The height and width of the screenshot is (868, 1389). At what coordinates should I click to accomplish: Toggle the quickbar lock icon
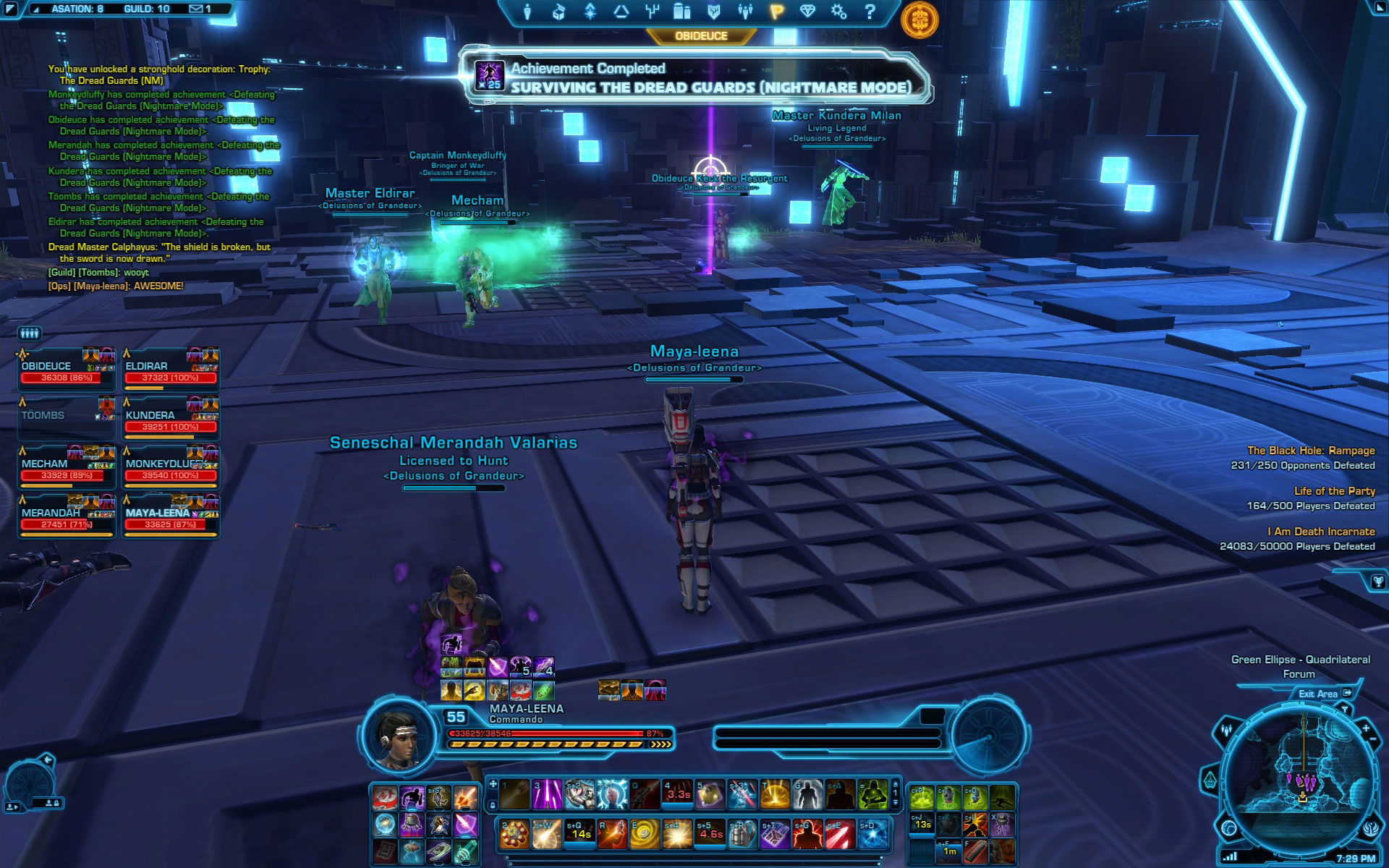[x=493, y=804]
